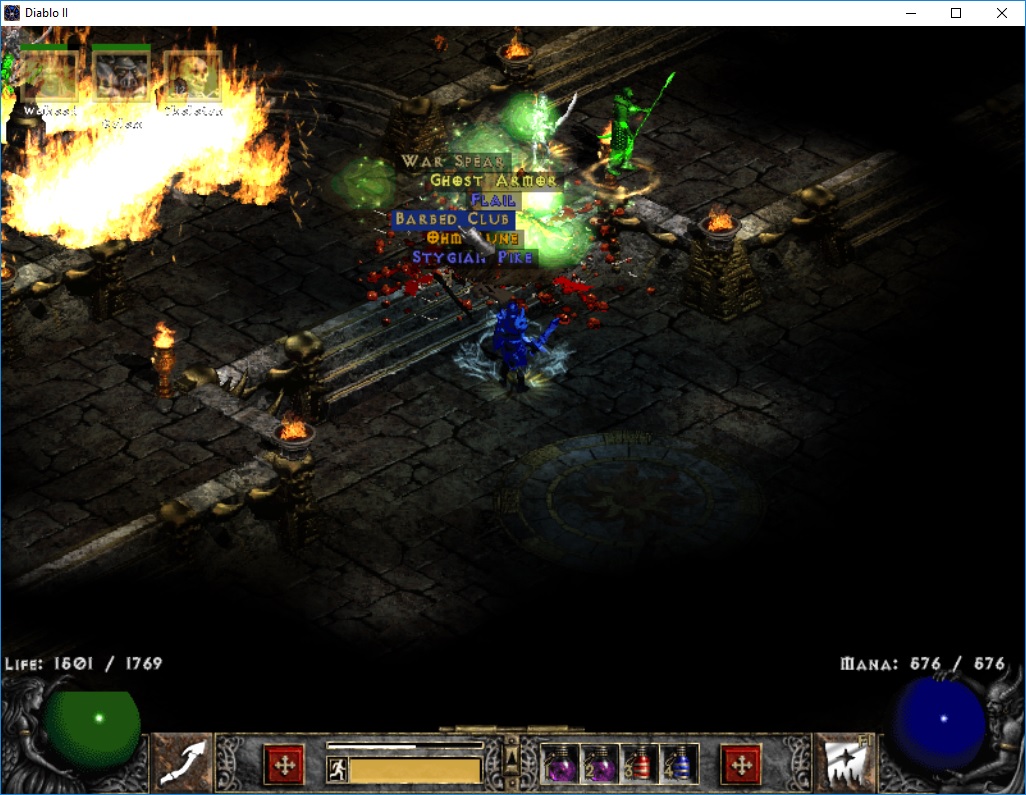Pick up the blue Flail label

click(x=493, y=200)
